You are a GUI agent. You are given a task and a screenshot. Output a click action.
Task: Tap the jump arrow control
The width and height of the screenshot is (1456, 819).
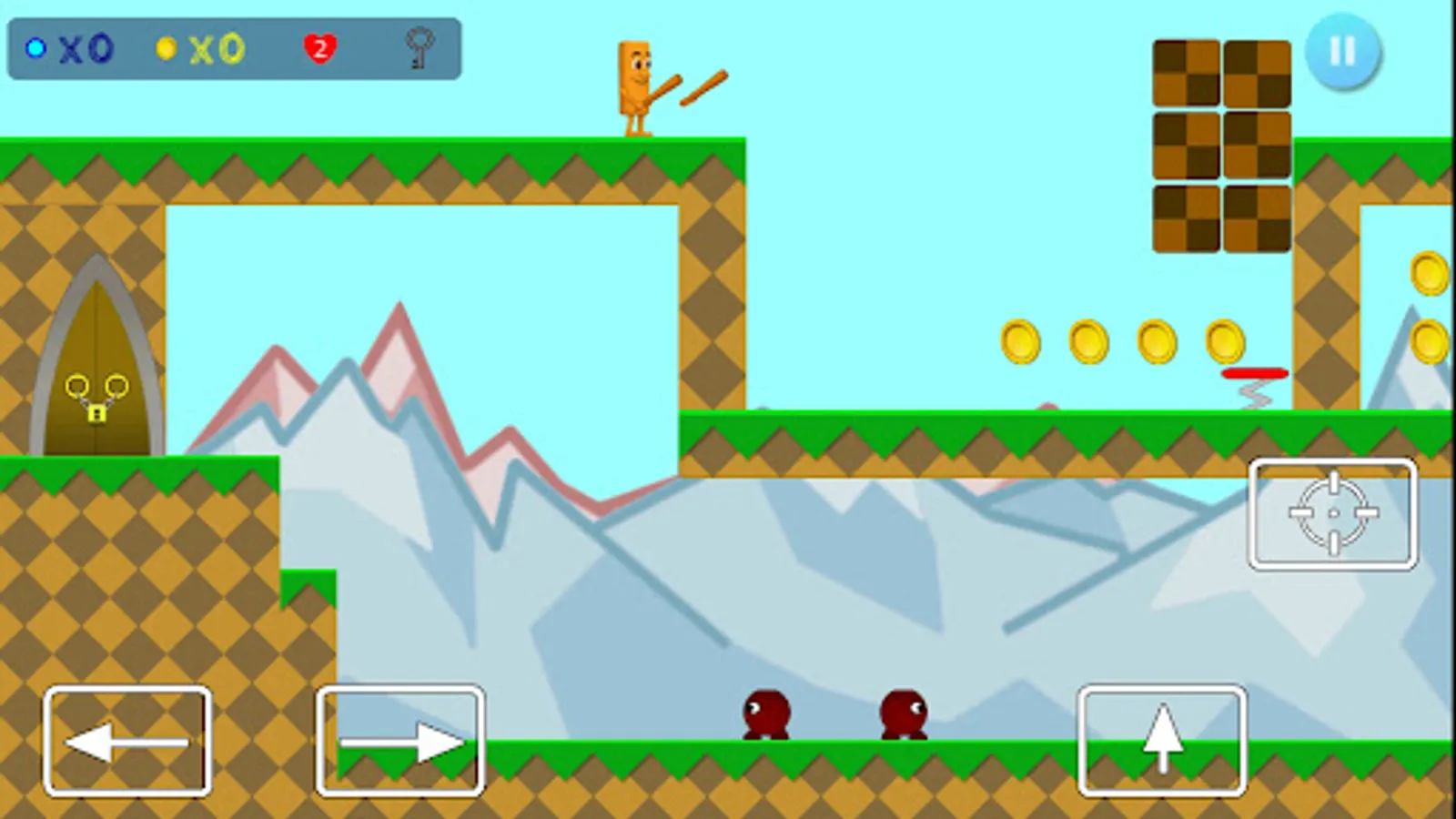click(1162, 737)
